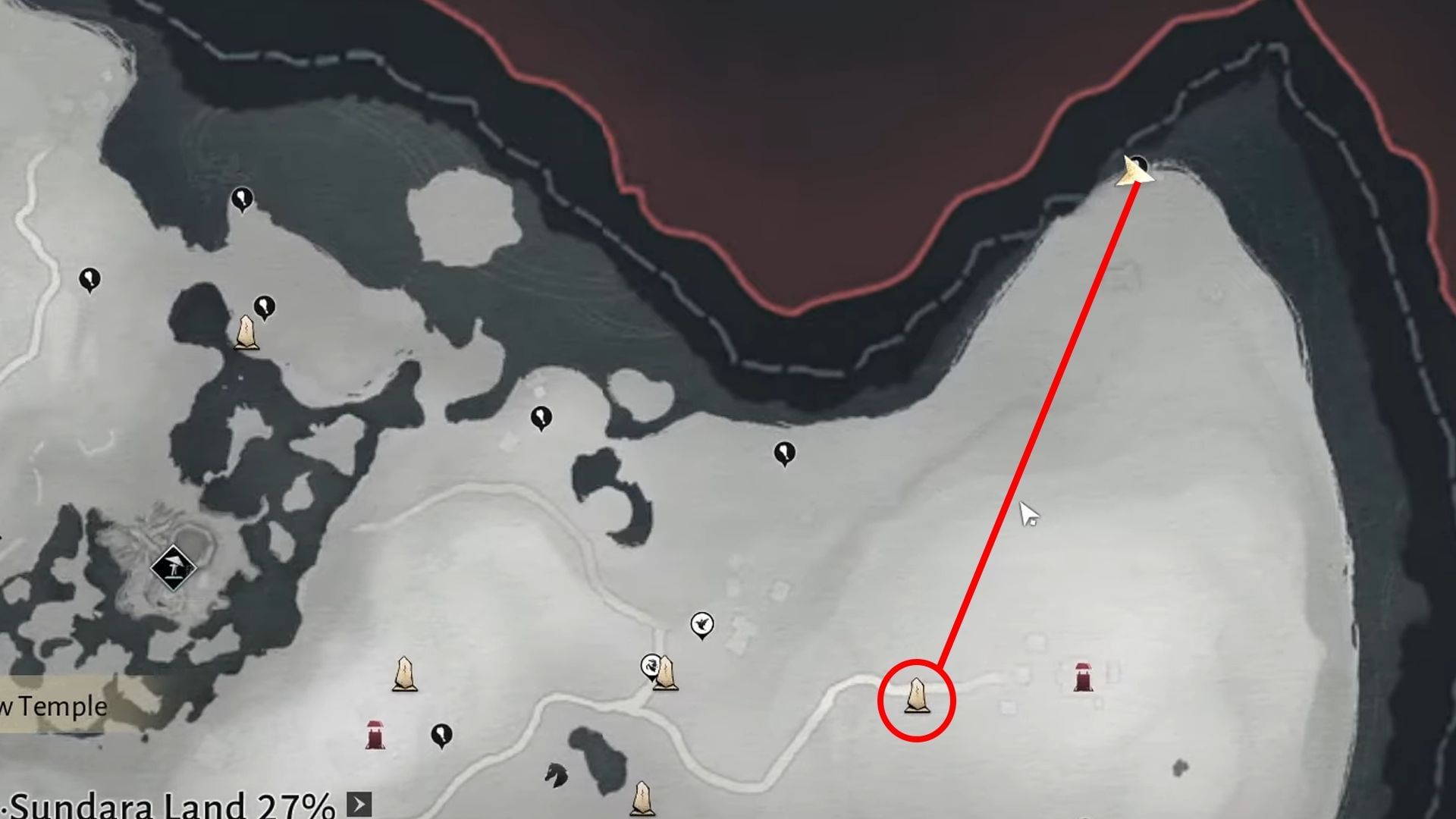This screenshot has height=819, width=1456.
Task: Select the obelisk marker in the northwest region
Action: pos(246,334)
